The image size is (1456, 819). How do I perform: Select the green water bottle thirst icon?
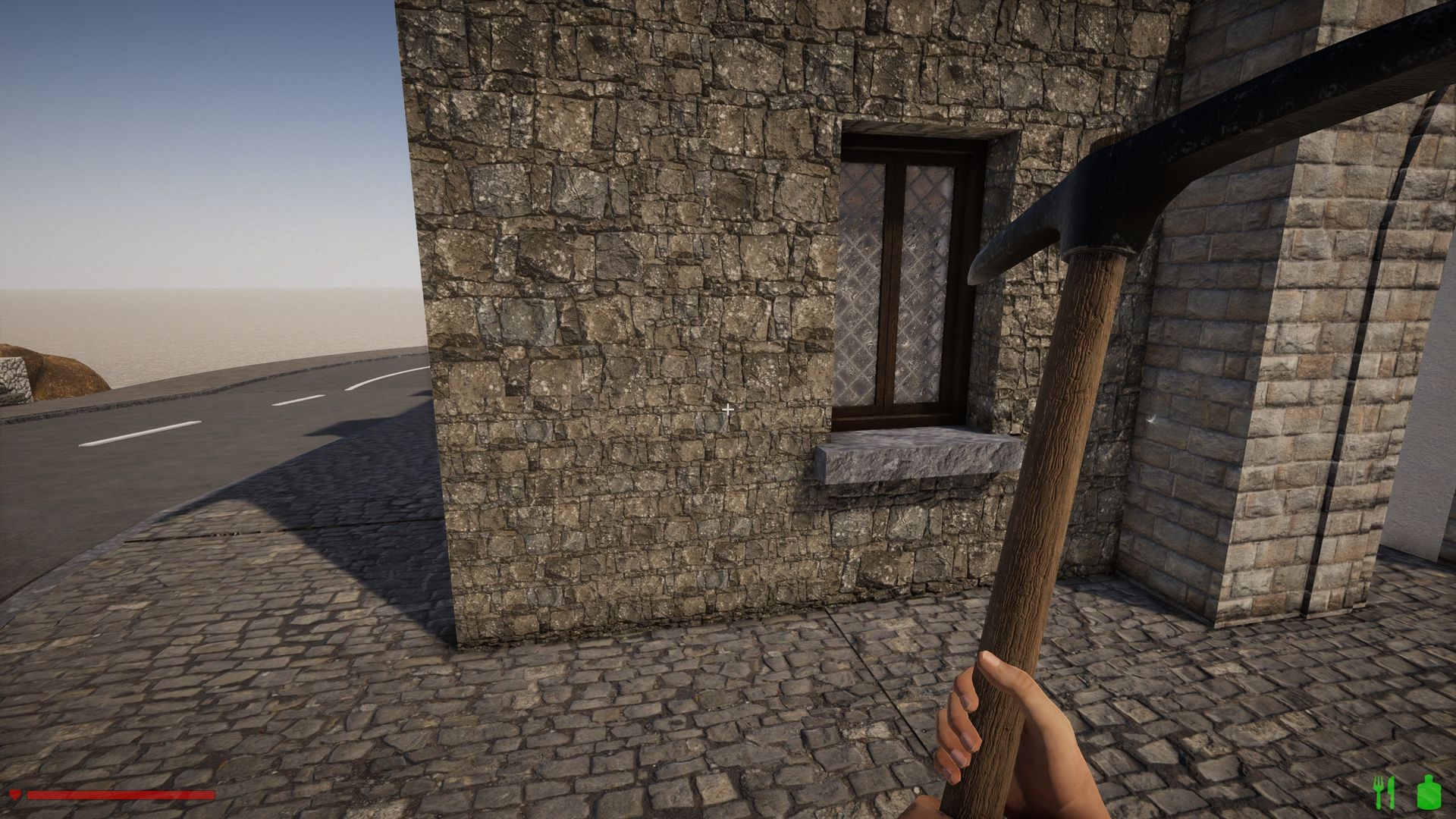coord(1428,792)
